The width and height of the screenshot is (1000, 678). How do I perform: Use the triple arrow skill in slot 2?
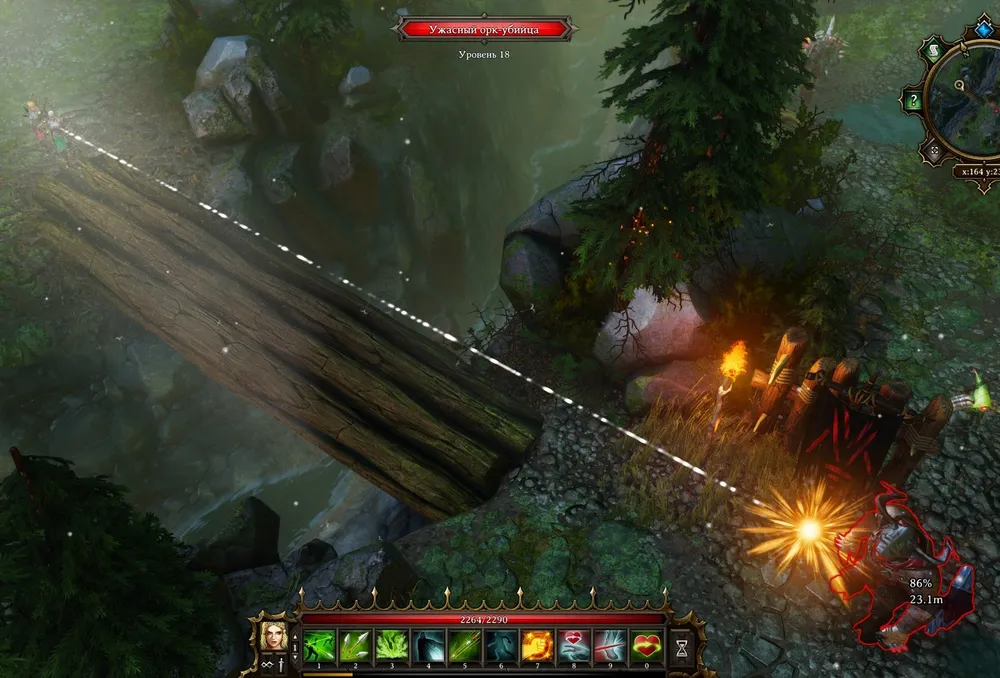pyautogui.click(x=355, y=645)
